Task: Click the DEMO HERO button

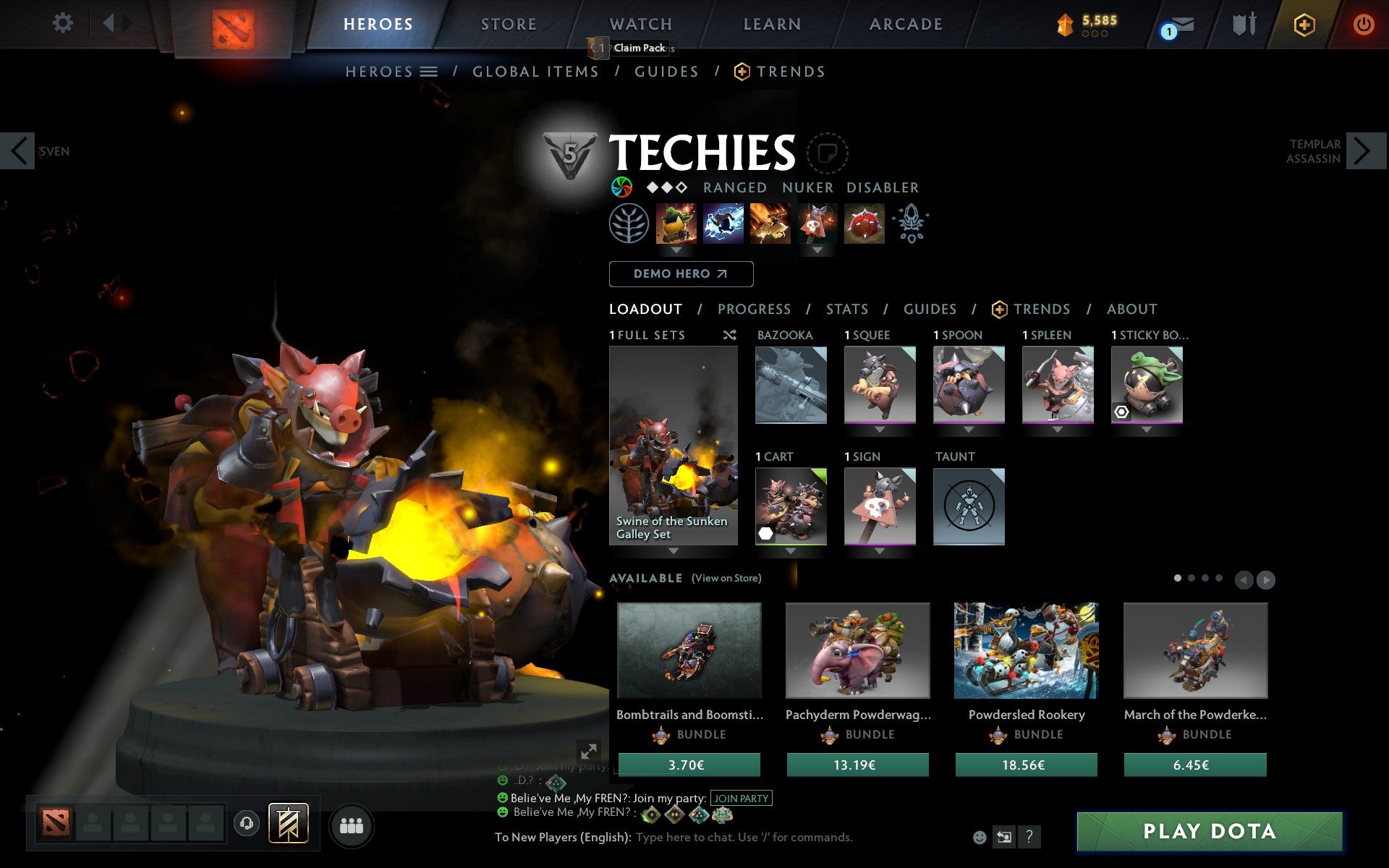Action: (681, 274)
